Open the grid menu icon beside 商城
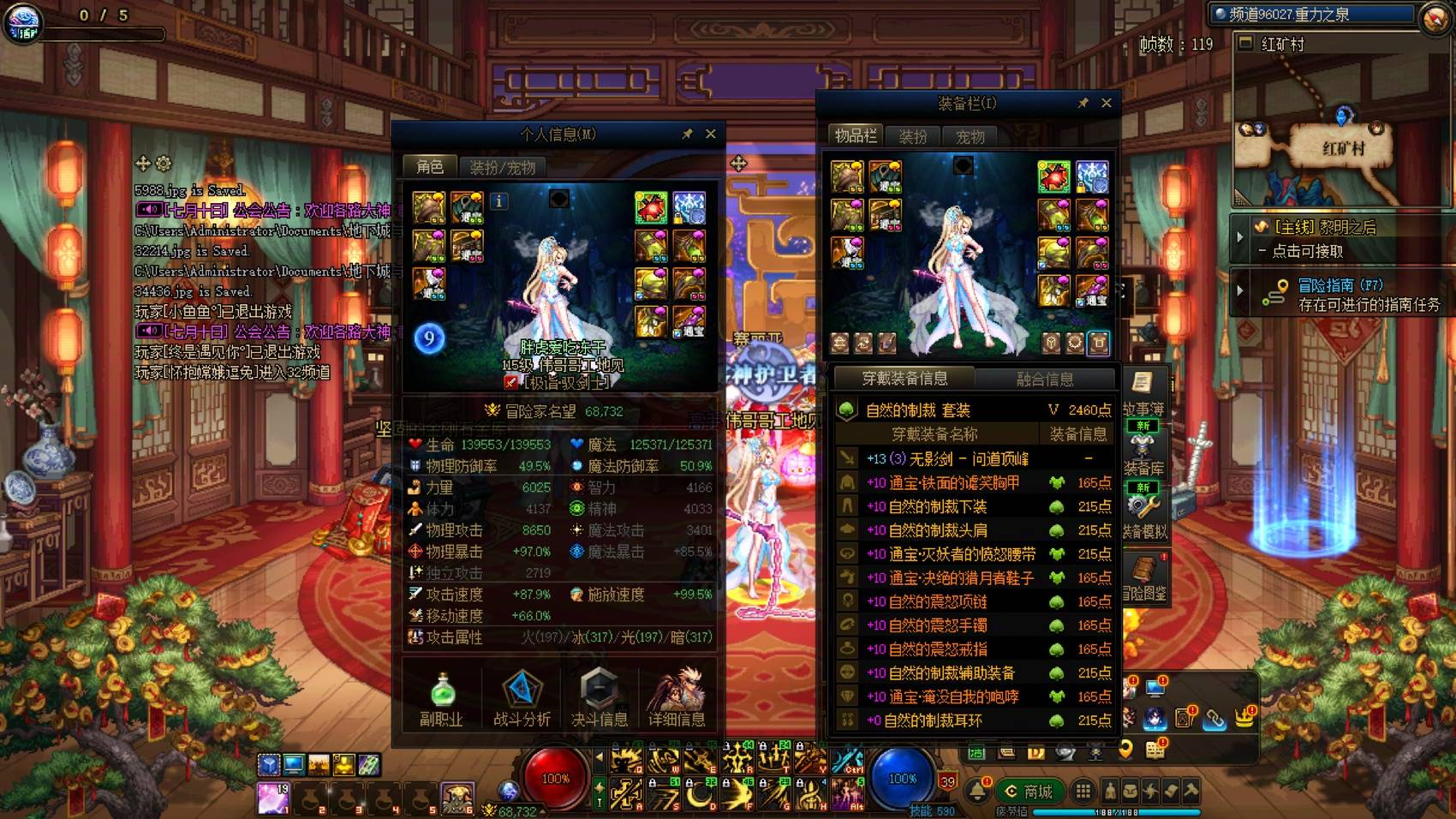 (x=1084, y=792)
